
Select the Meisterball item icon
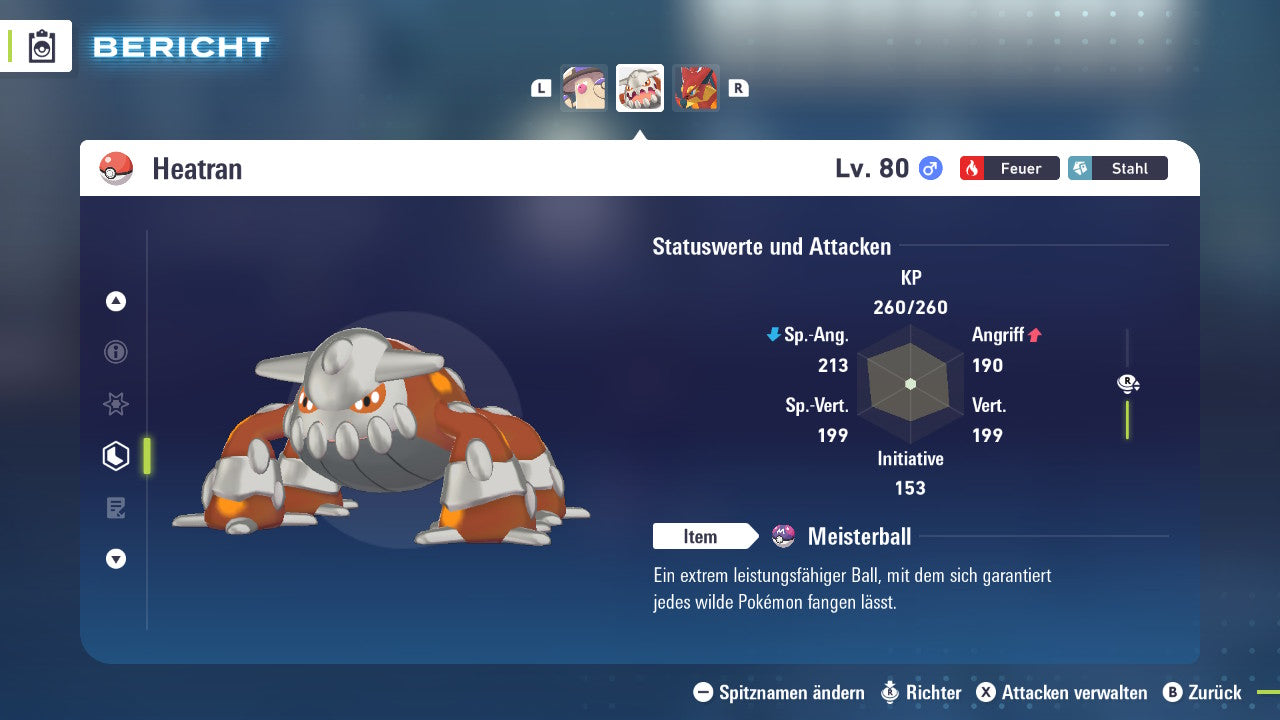click(x=782, y=536)
